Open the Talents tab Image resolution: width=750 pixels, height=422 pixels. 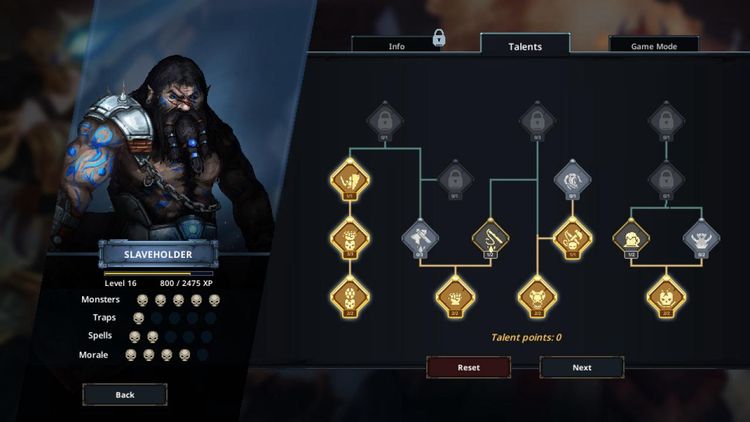[525, 46]
